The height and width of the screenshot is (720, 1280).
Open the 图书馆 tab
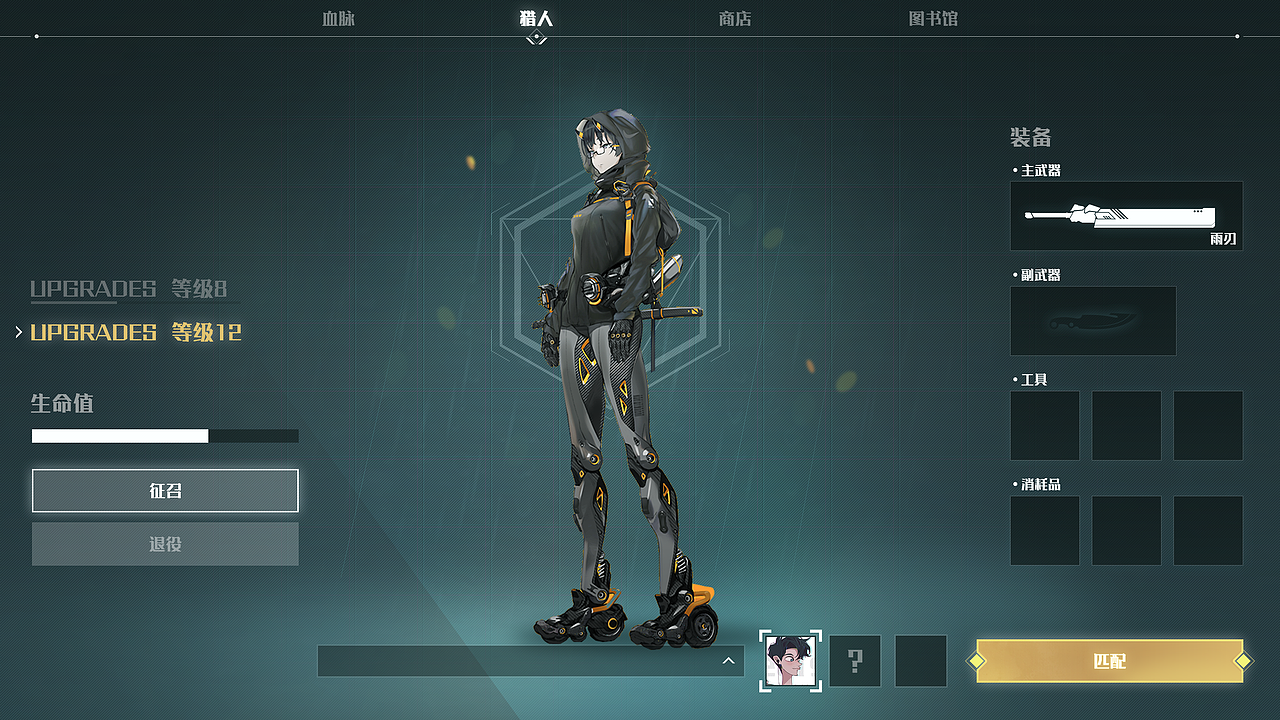coord(932,18)
